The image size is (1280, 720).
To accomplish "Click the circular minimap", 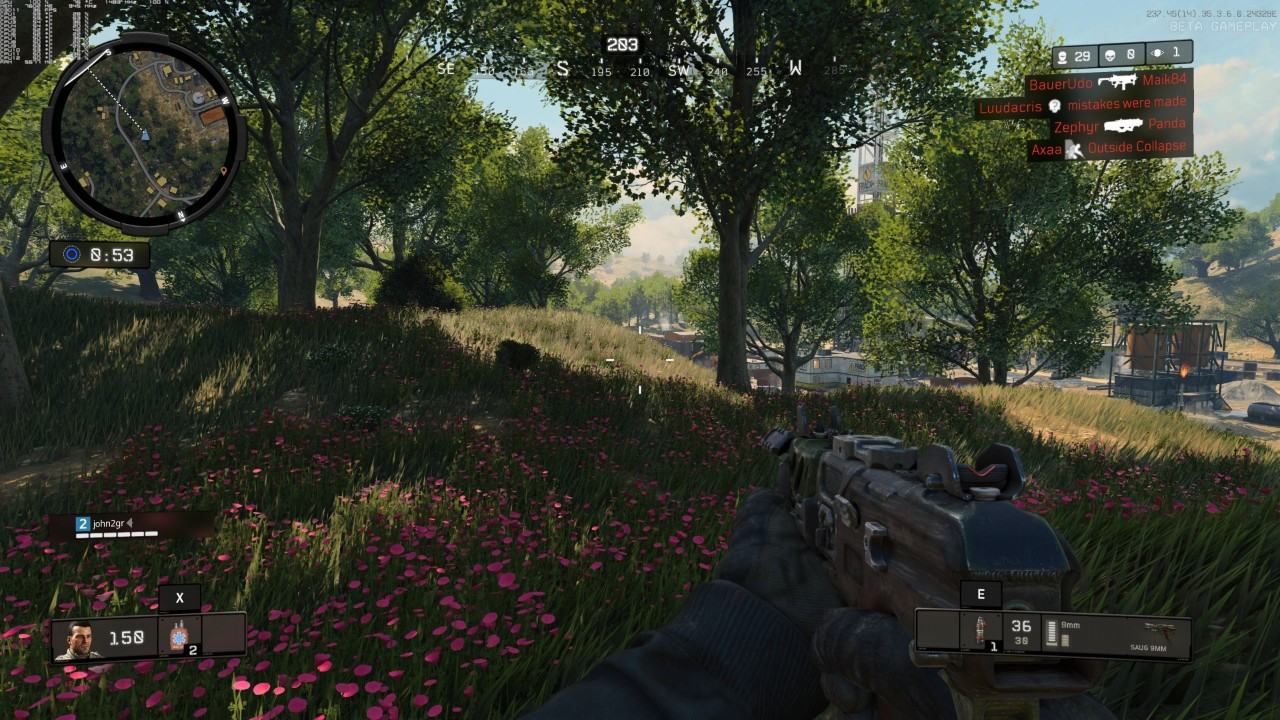I will [144, 132].
